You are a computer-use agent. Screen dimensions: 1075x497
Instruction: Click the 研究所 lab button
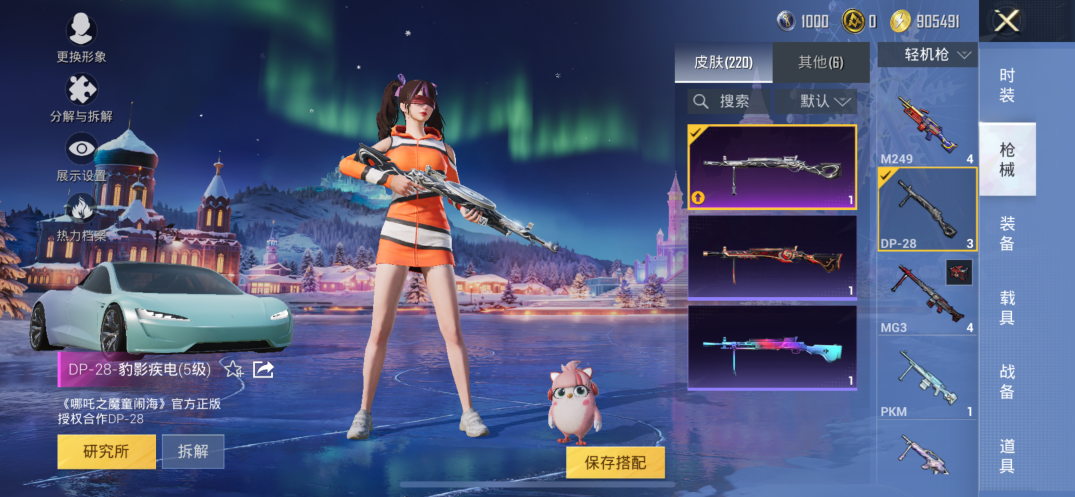(106, 451)
